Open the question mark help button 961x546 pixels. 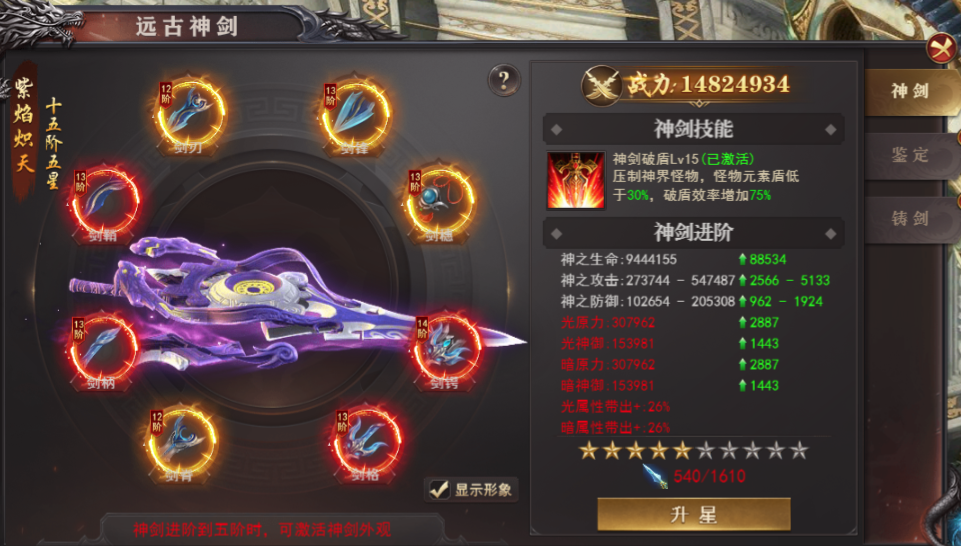(504, 80)
